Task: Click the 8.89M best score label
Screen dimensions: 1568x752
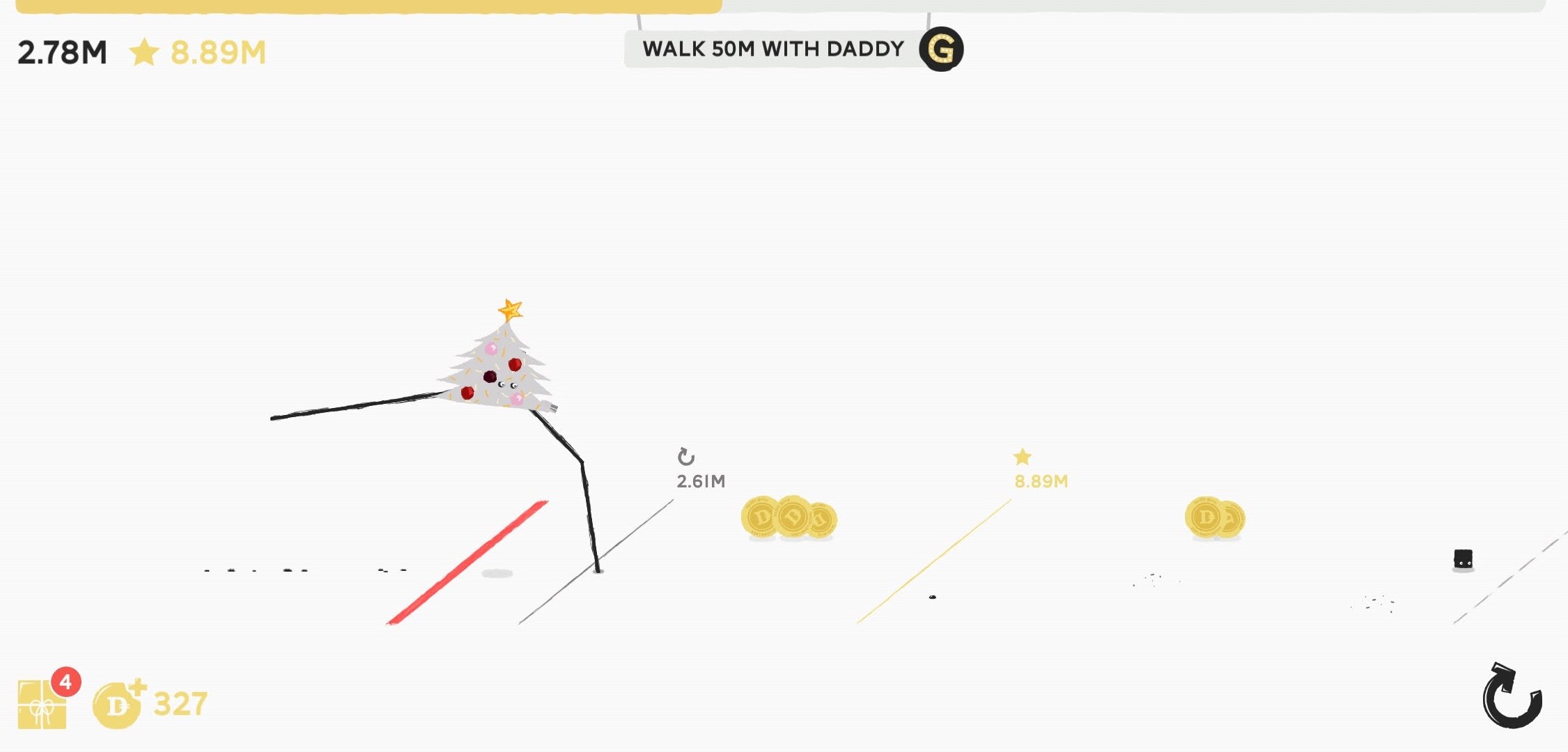Action: coord(1041,480)
